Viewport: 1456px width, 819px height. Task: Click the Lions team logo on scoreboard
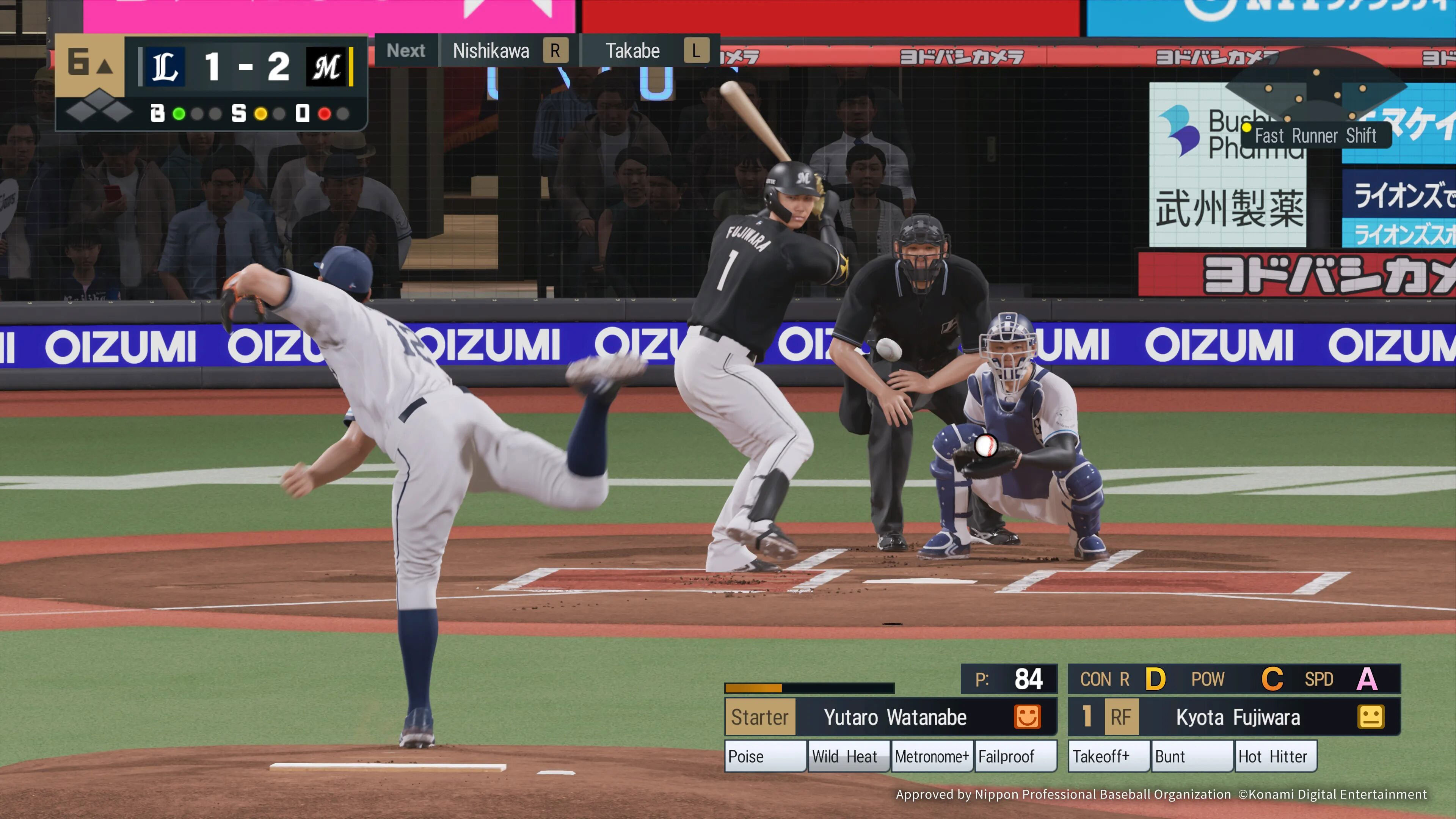point(165,67)
